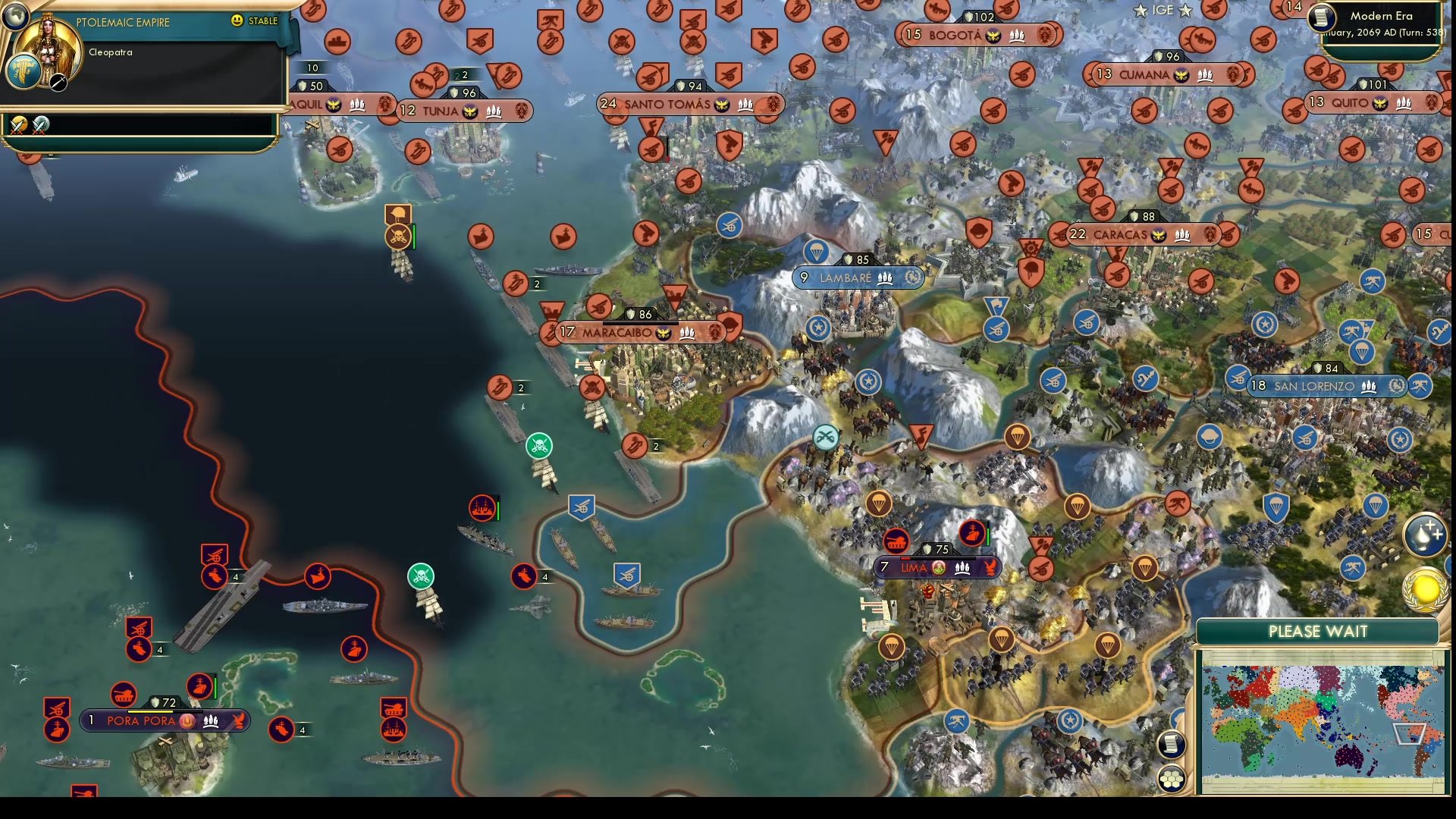Click the Ptolemaic Empire civilization emblem
The width and height of the screenshot is (1456, 819).
(x=25, y=72)
